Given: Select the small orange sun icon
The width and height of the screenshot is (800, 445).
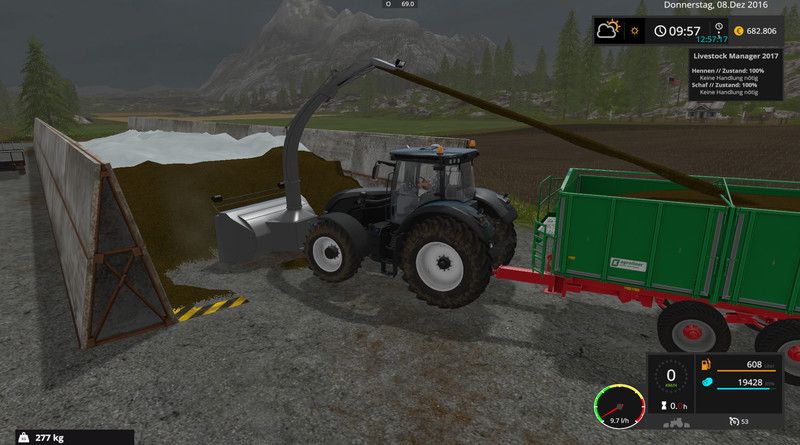Looking at the screenshot, I should coord(634,31).
